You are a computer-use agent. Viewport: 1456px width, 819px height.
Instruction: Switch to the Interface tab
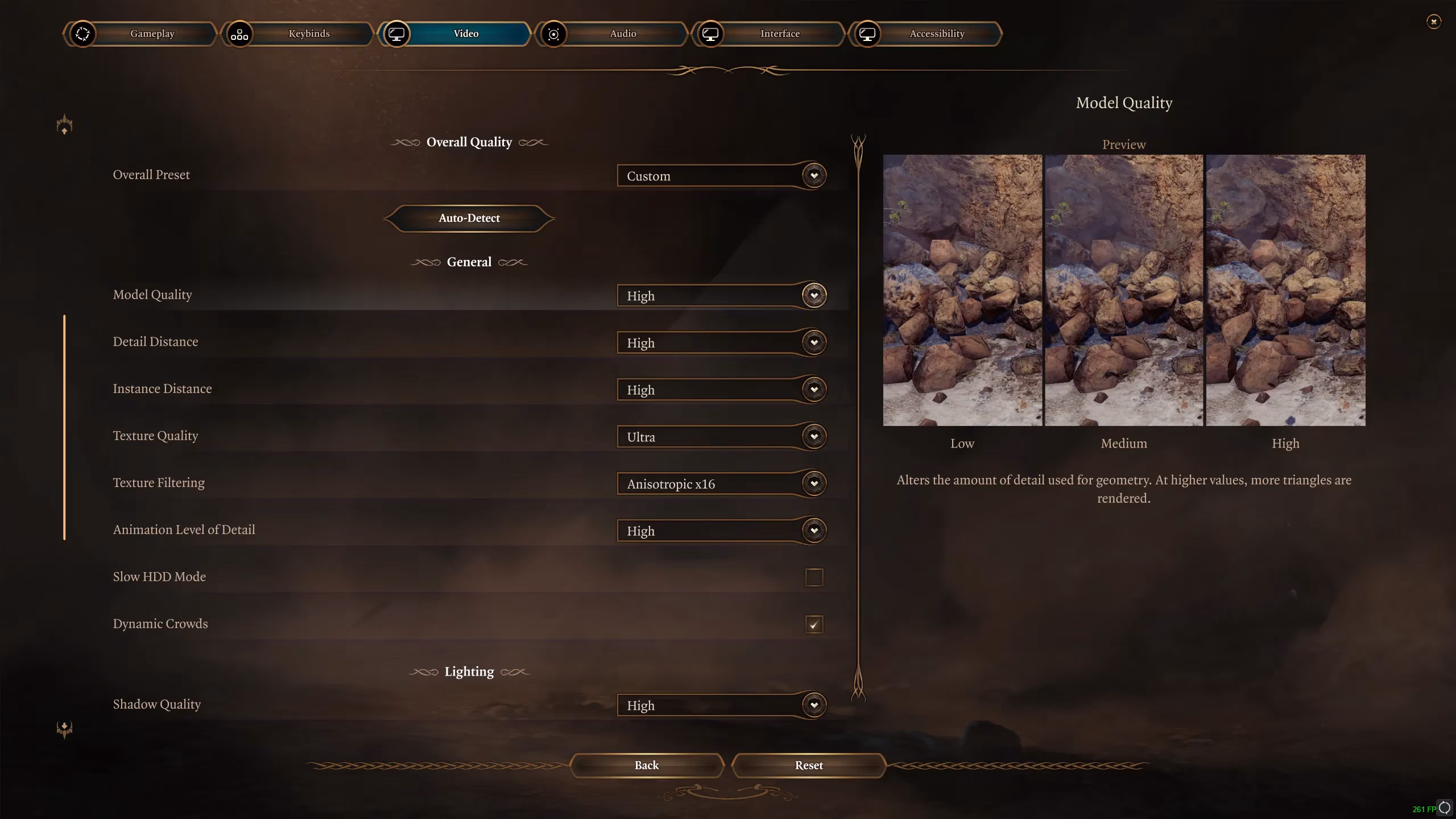pyautogui.click(x=779, y=34)
